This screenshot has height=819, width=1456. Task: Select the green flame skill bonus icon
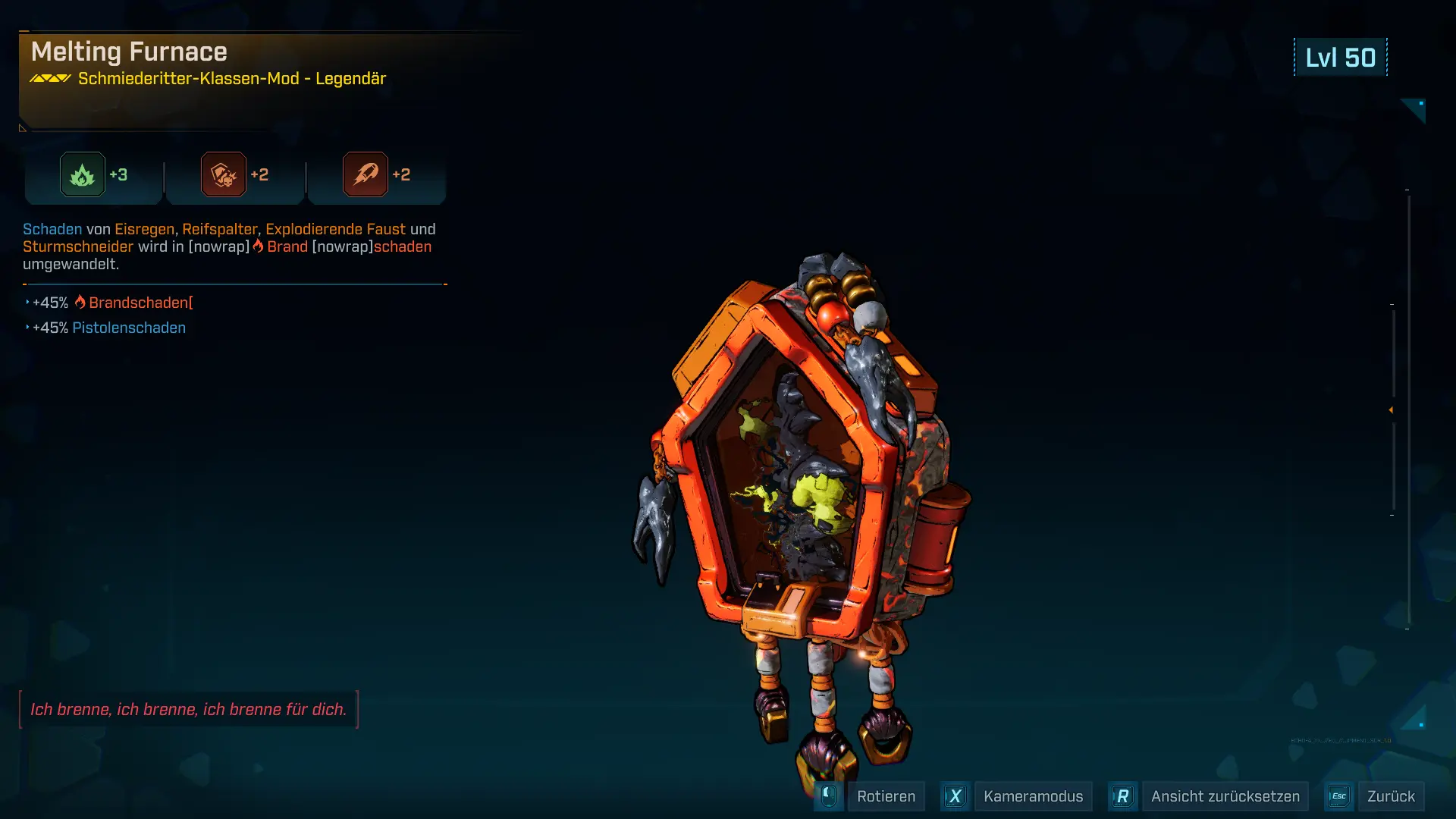click(83, 174)
